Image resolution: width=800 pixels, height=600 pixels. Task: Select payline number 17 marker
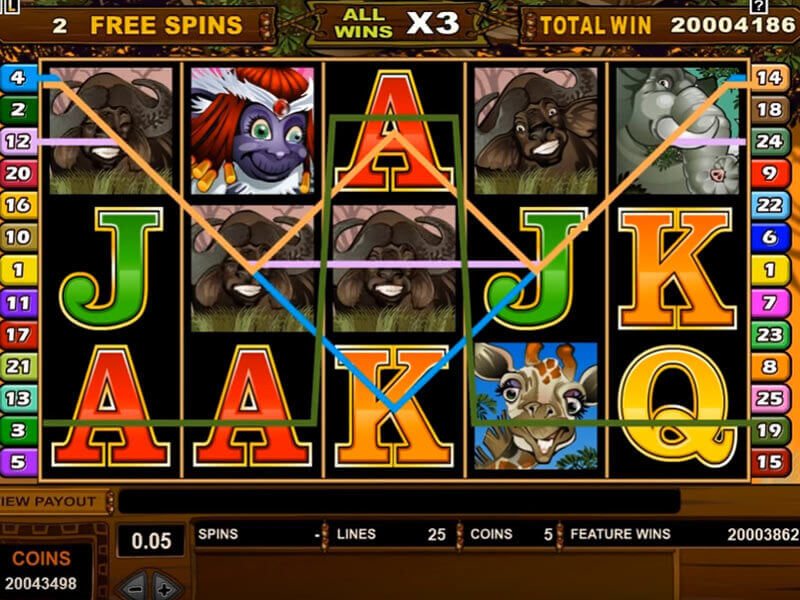point(18,333)
